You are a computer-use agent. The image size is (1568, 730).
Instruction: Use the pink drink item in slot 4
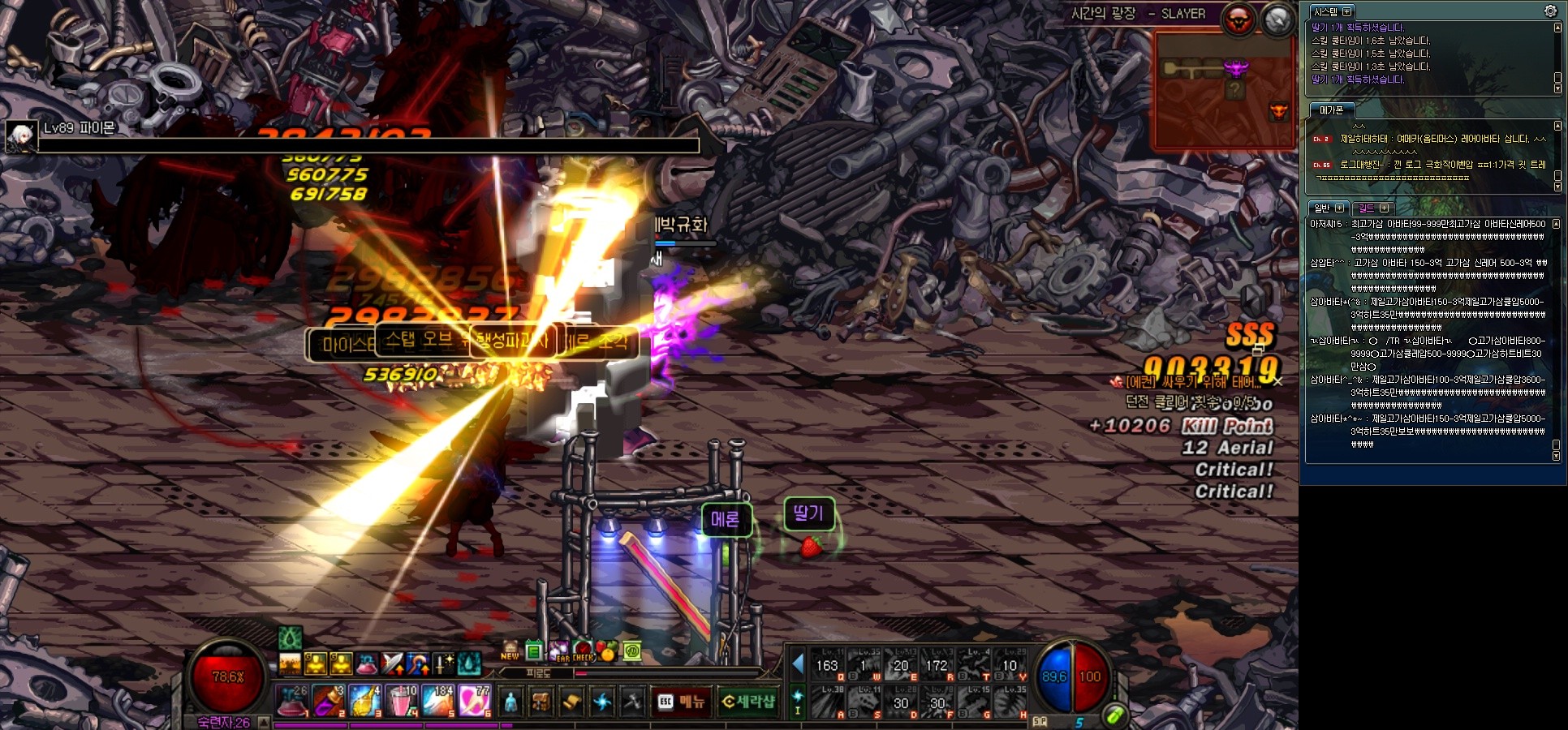[403, 701]
